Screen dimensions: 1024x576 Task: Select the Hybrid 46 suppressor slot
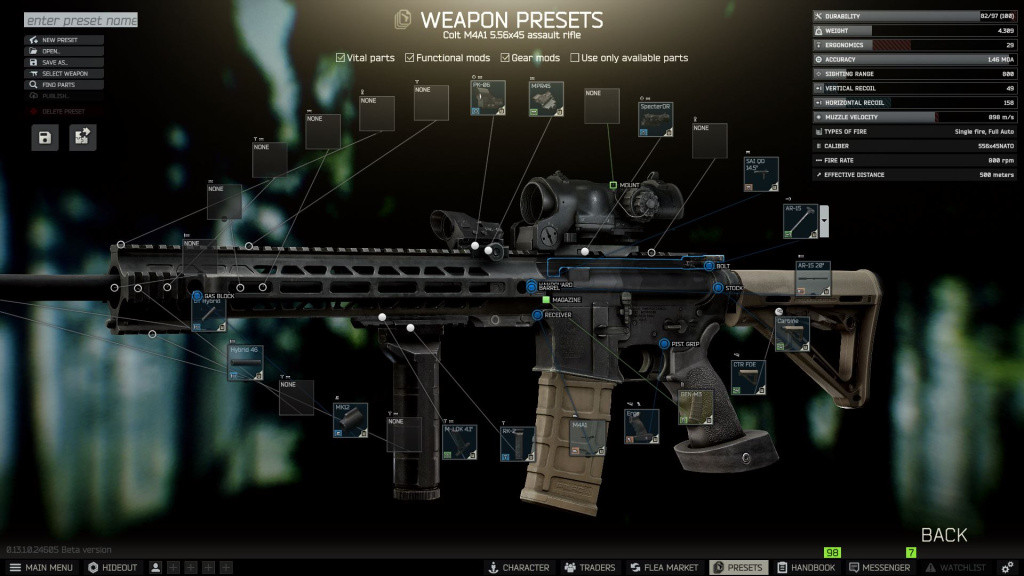pyautogui.click(x=245, y=362)
